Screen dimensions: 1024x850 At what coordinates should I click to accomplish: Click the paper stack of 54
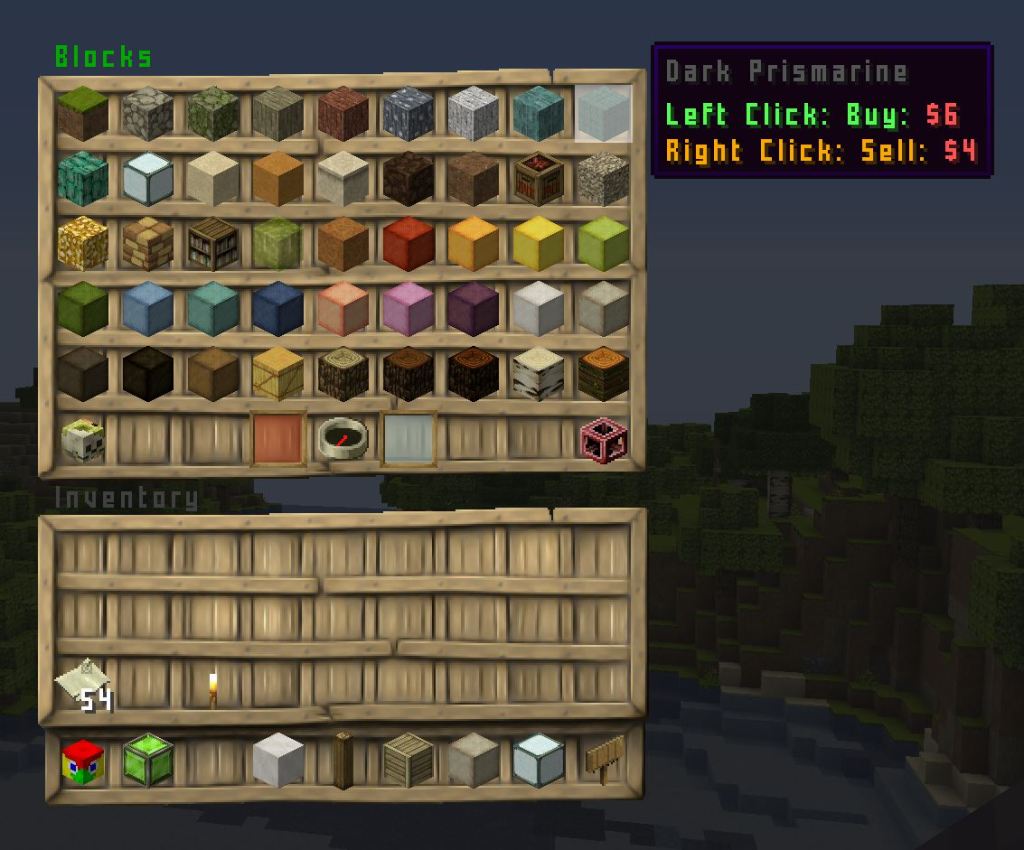[83, 688]
